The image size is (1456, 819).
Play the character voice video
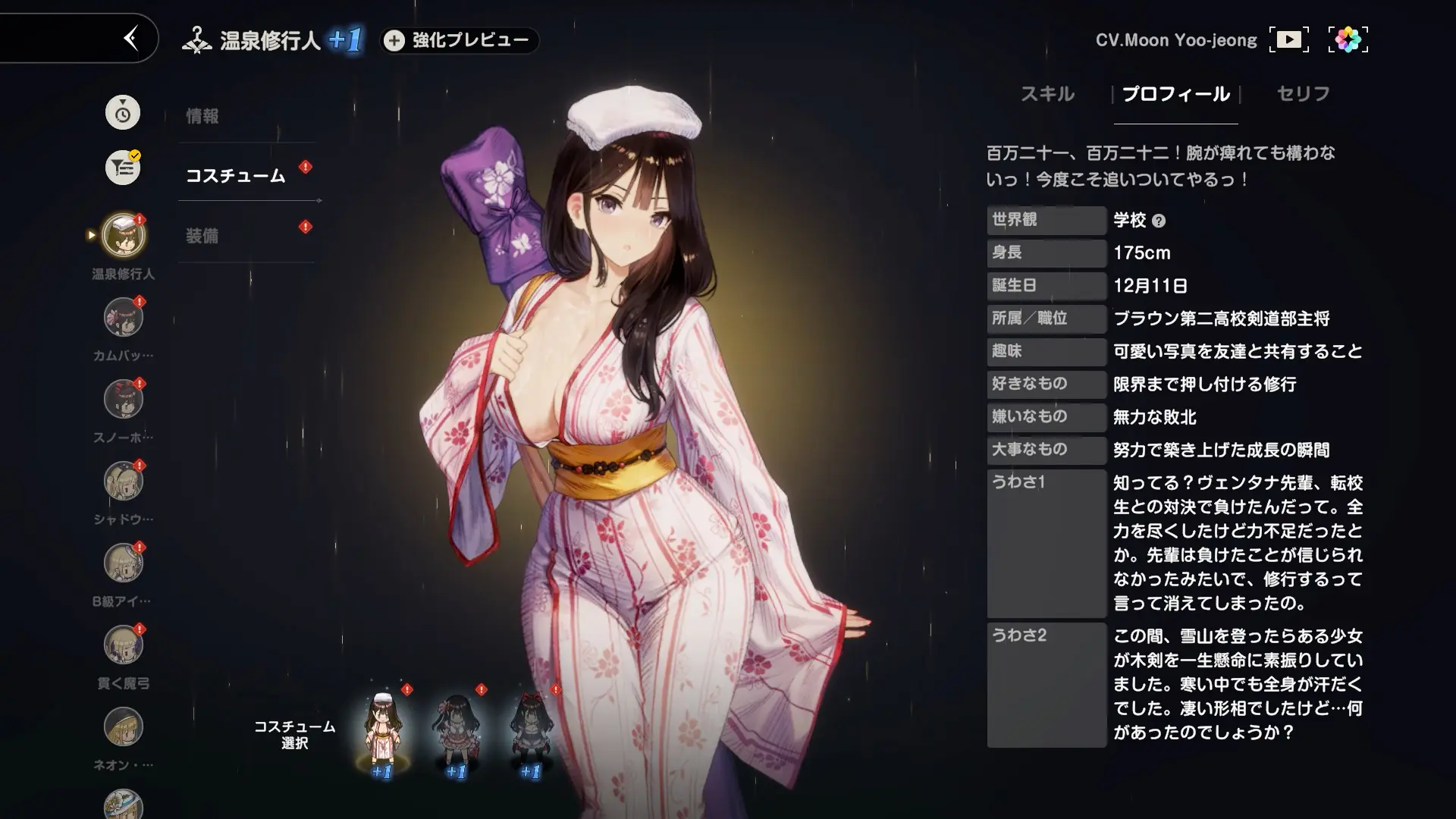[1288, 39]
